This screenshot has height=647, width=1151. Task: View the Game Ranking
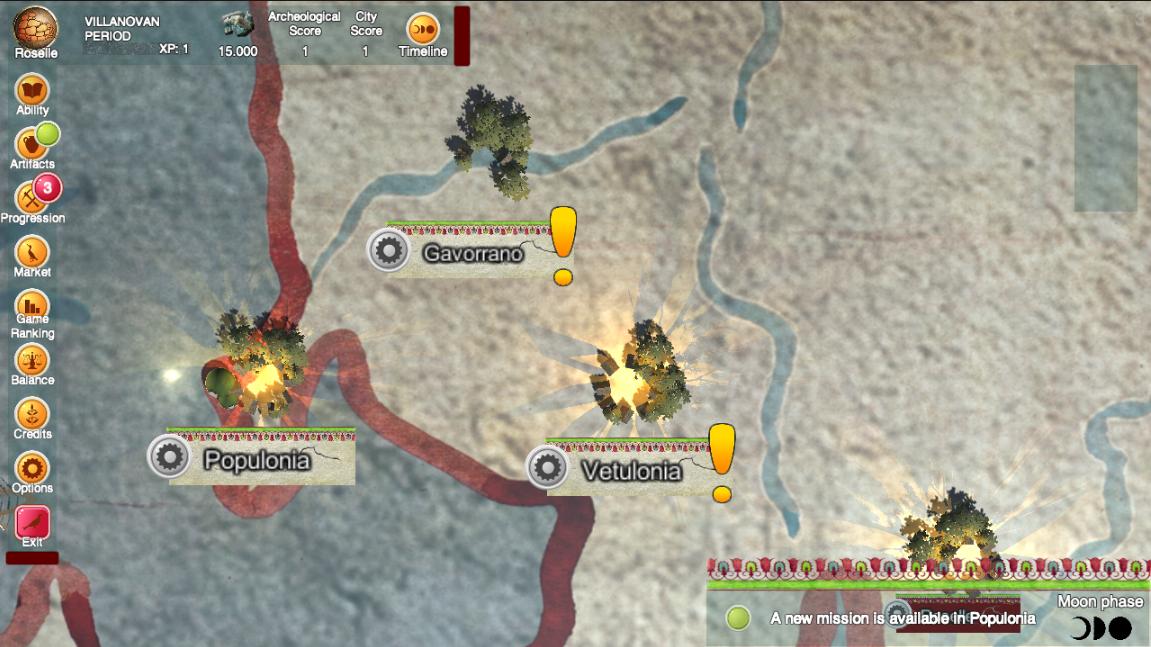32,306
